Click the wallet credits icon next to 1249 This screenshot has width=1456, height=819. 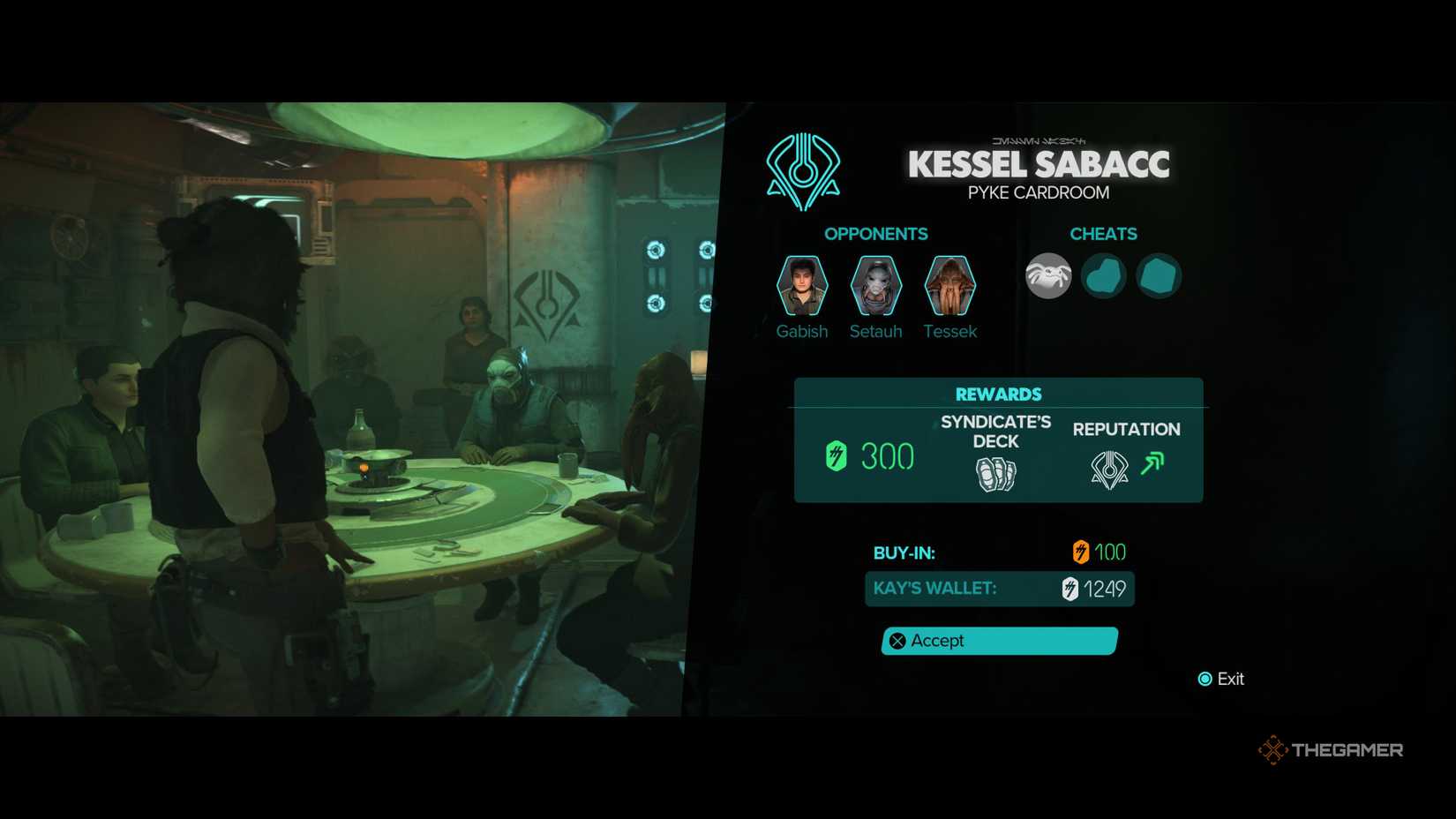(1068, 589)
